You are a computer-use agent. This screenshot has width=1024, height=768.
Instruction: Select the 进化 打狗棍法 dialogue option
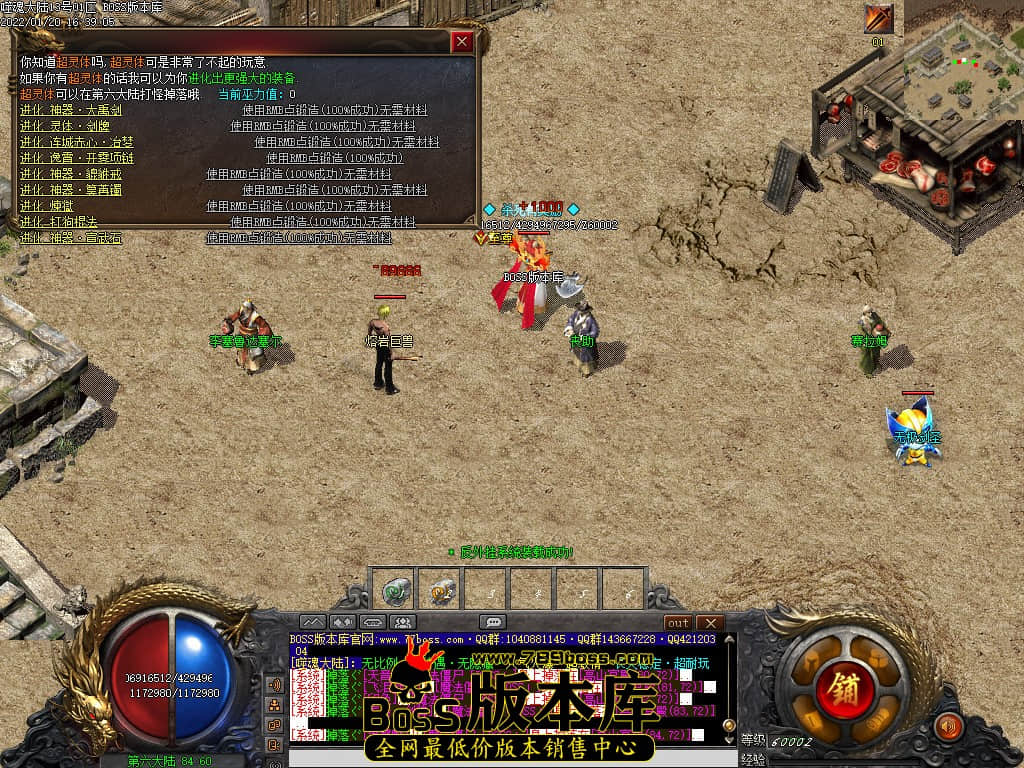coord(58,222)
